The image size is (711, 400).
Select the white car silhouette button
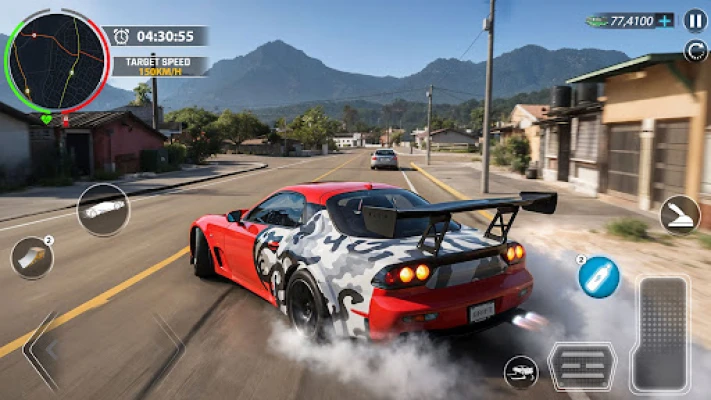(x=103, y=210)
